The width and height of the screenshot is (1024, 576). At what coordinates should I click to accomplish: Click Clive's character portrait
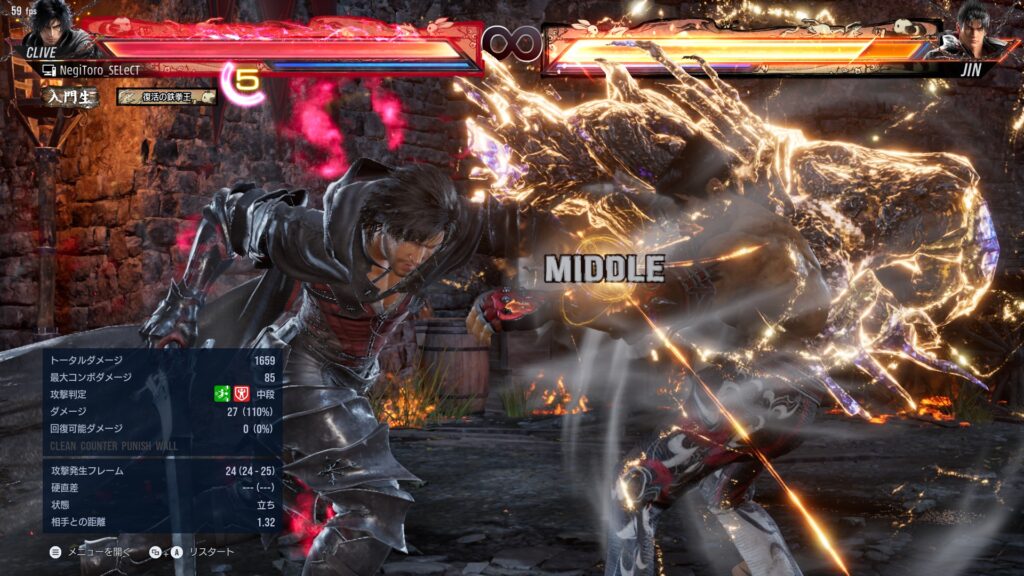tap(48, 30)
